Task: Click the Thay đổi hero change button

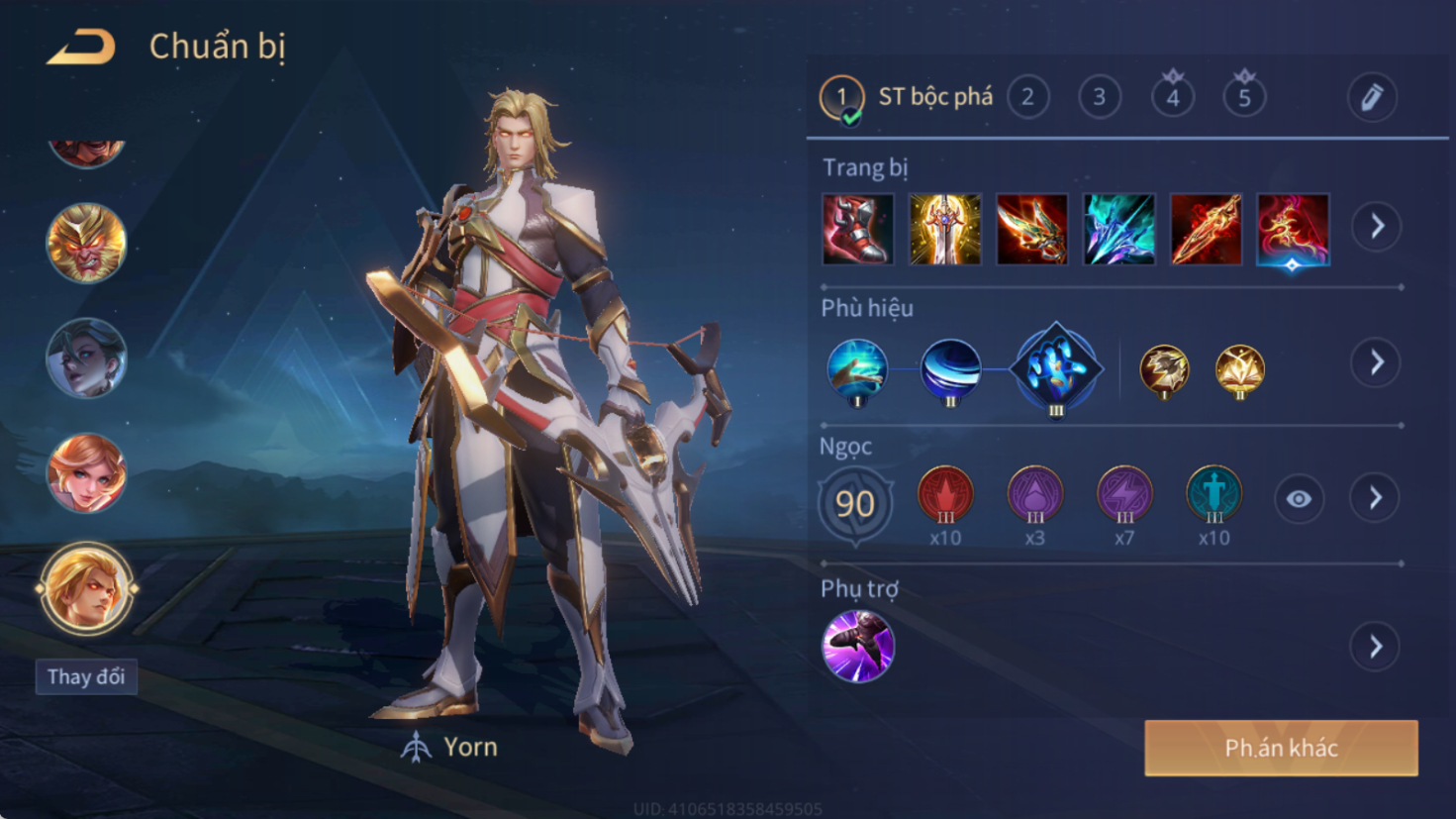Action: click(86, 677)
